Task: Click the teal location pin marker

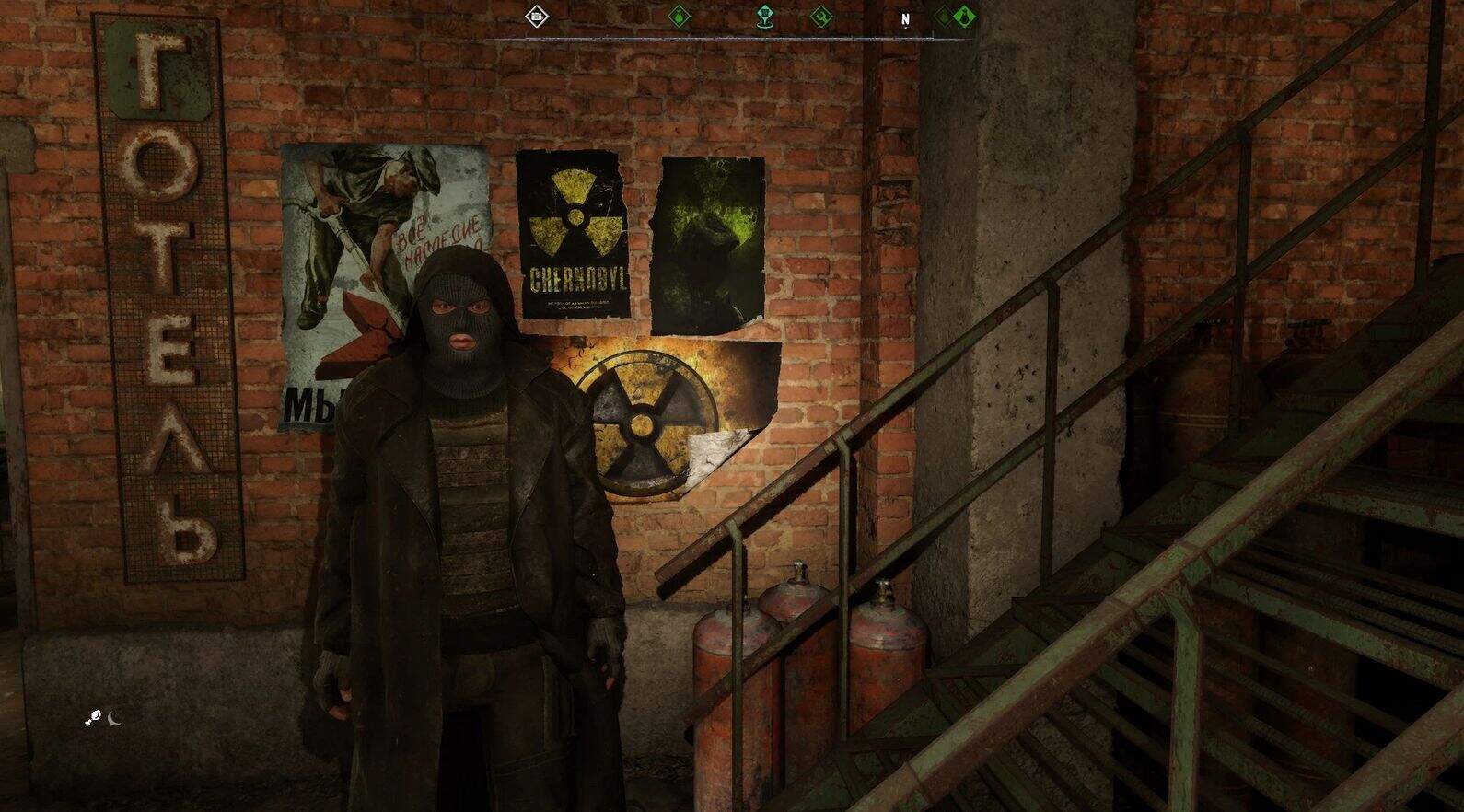Action: 764,16
